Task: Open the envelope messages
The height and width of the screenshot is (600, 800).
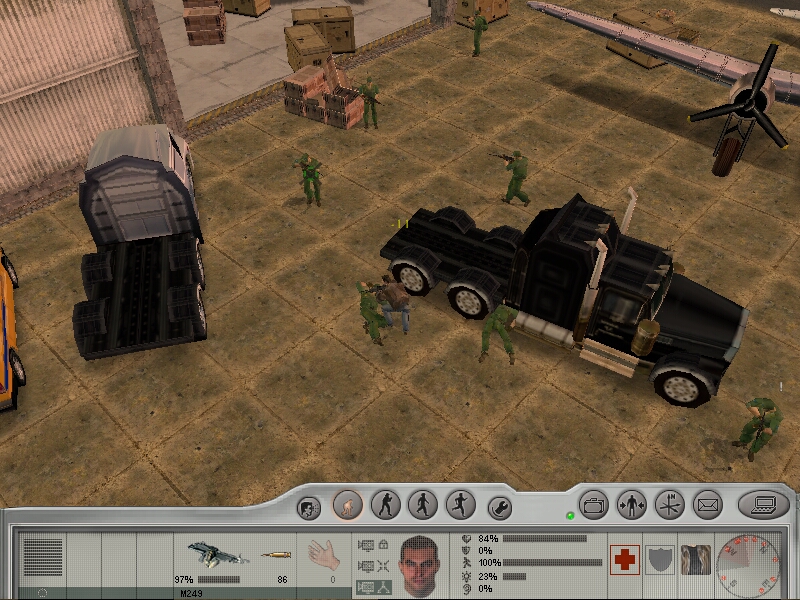Action: click(707, 504)
